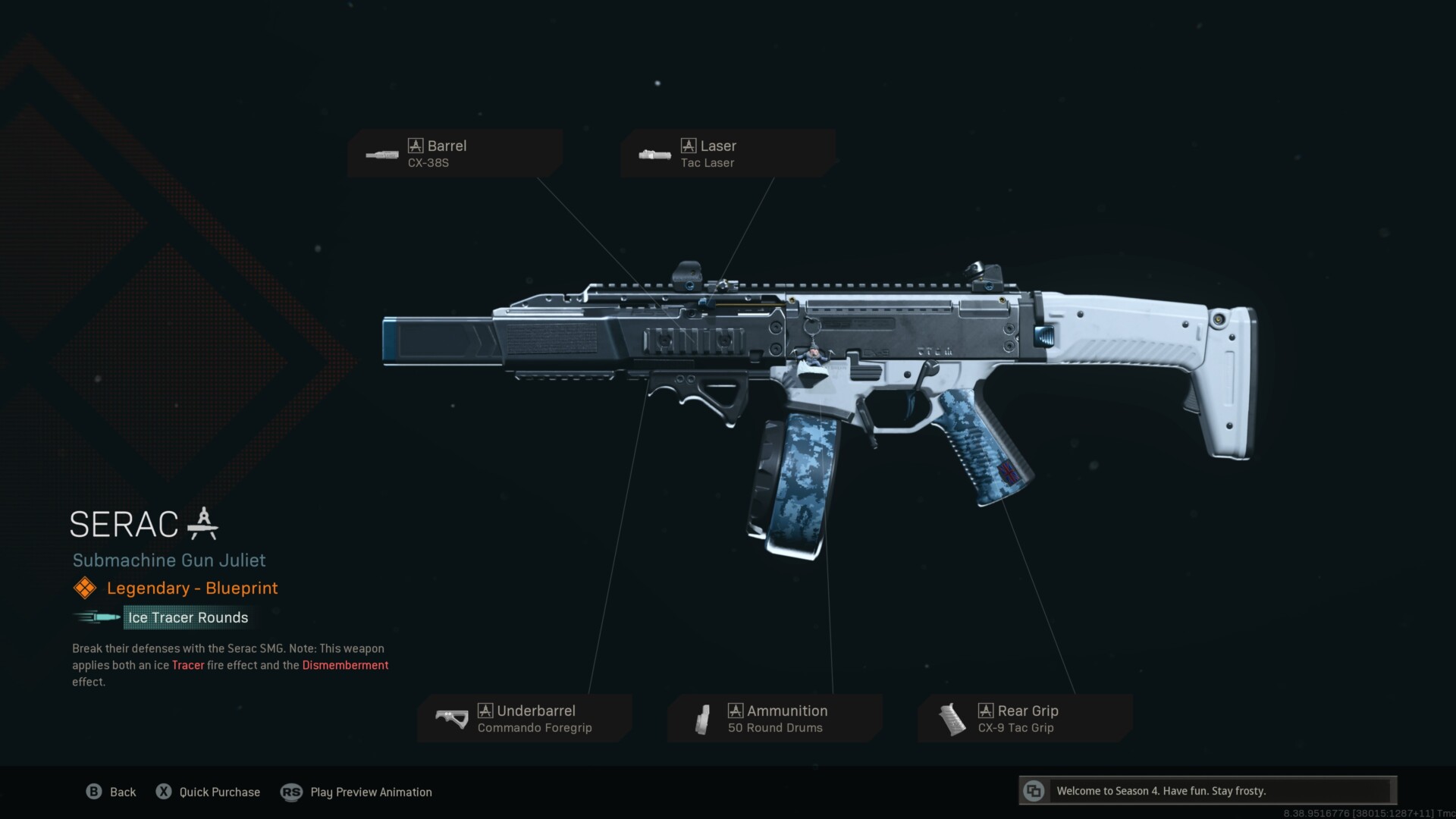Image resolution: width=1456 pixels, height=819 pixels.
Task: Go back to the previous menu
Action: 111,792
